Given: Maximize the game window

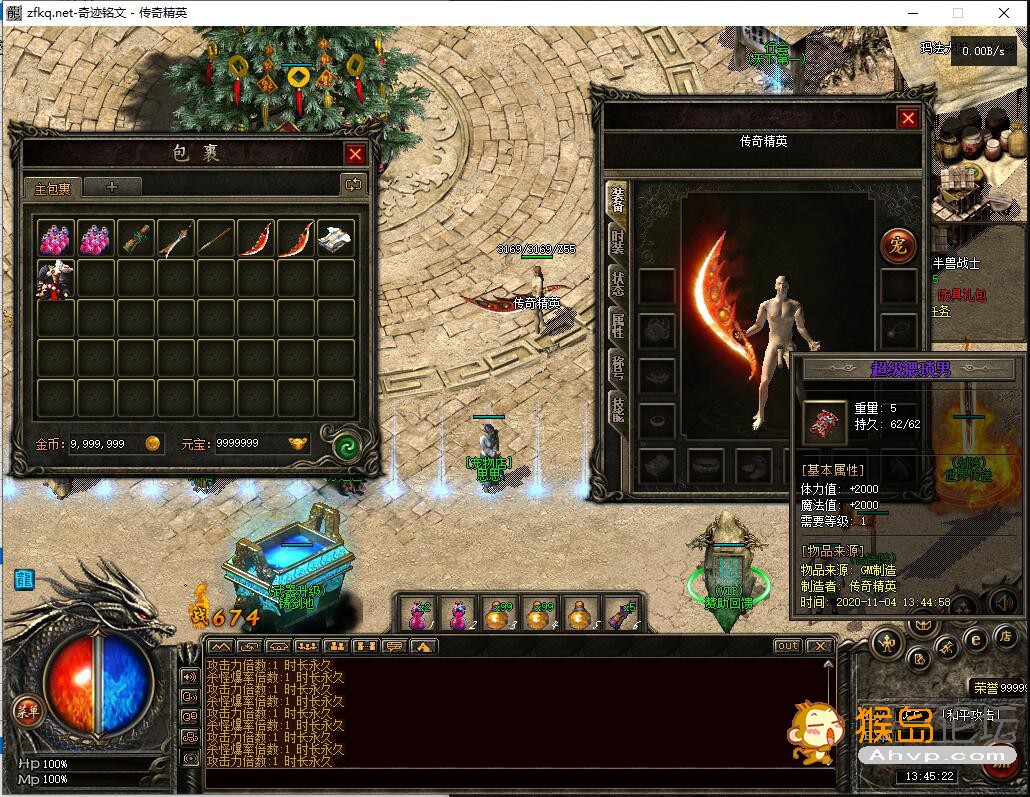Looking at the screenshot, I should [957, 13].
